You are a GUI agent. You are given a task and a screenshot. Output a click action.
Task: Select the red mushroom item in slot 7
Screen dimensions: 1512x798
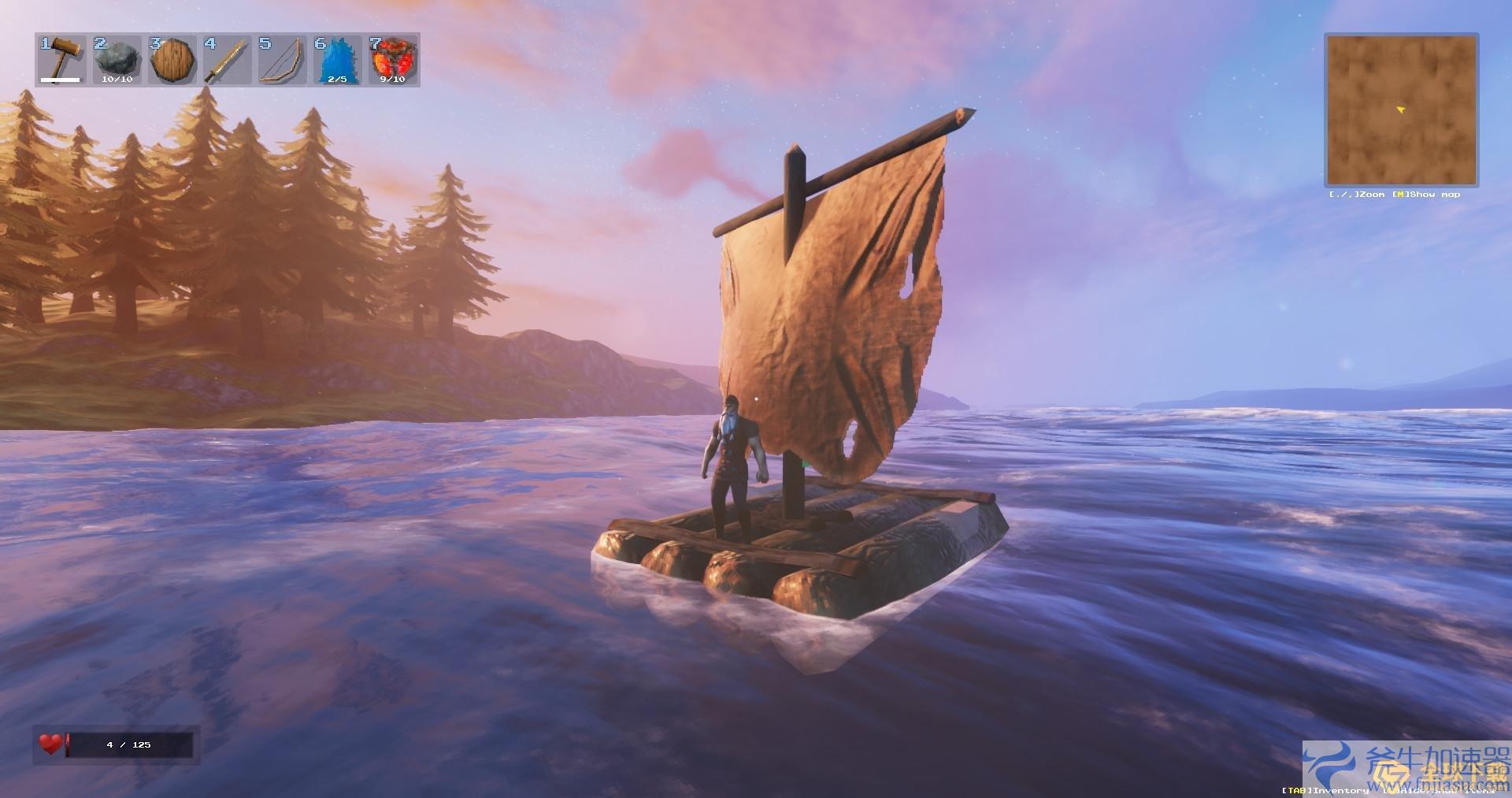[392, 60]
